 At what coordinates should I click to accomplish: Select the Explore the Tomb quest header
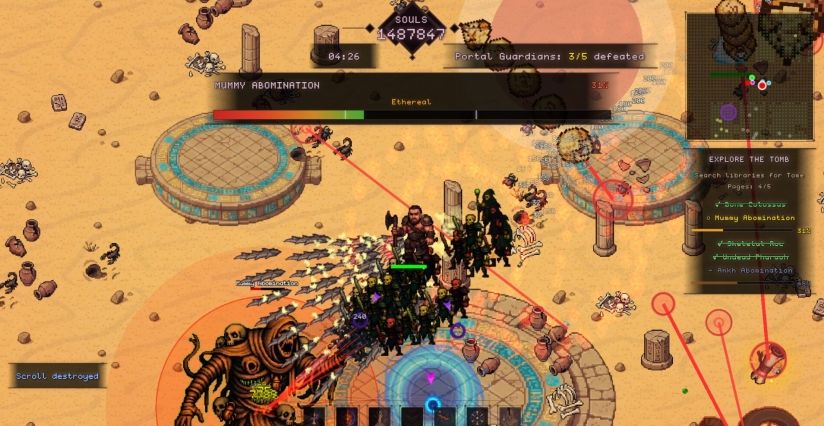pos(751,159)
